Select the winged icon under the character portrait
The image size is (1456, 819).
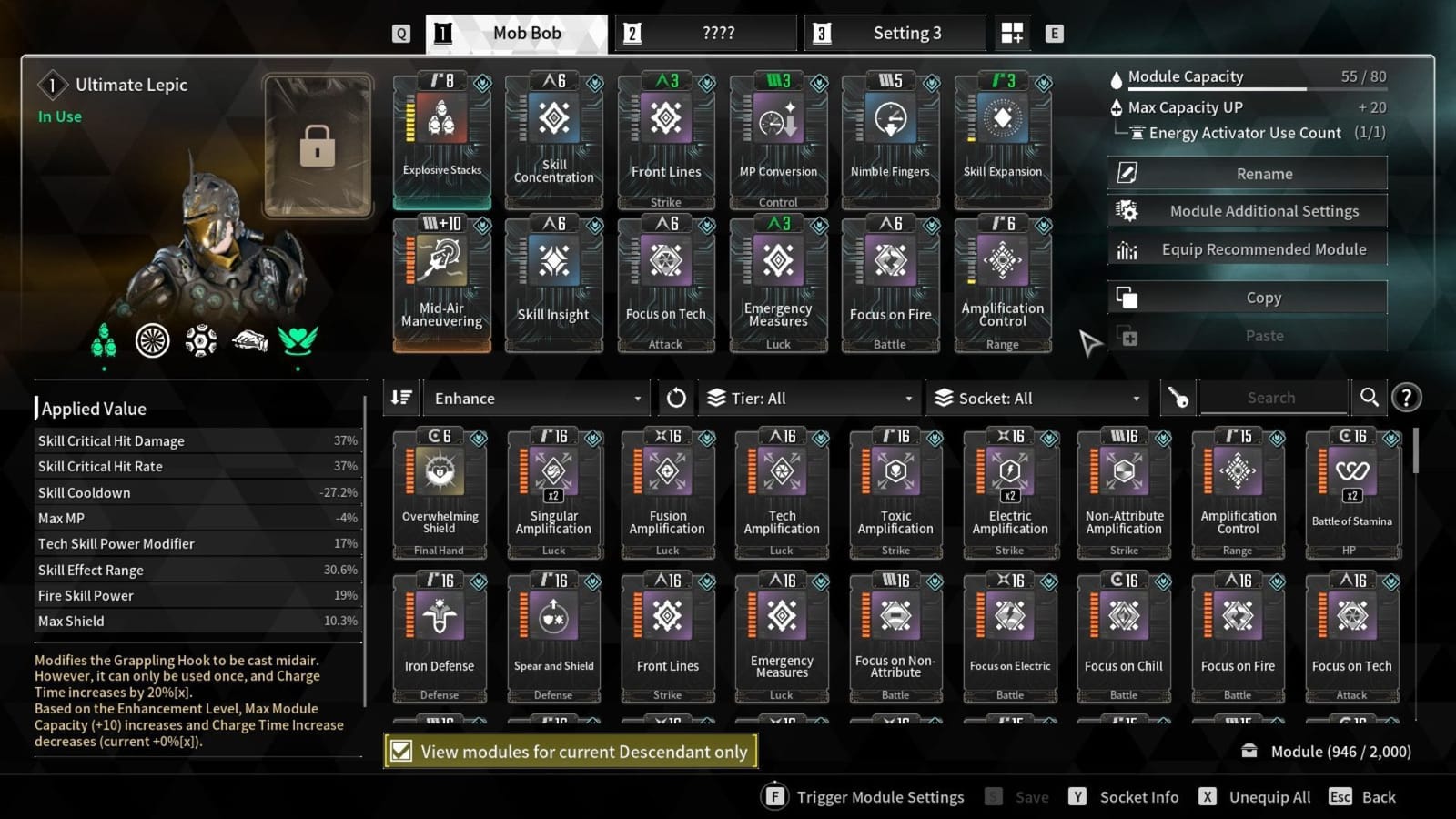(297, 341)
